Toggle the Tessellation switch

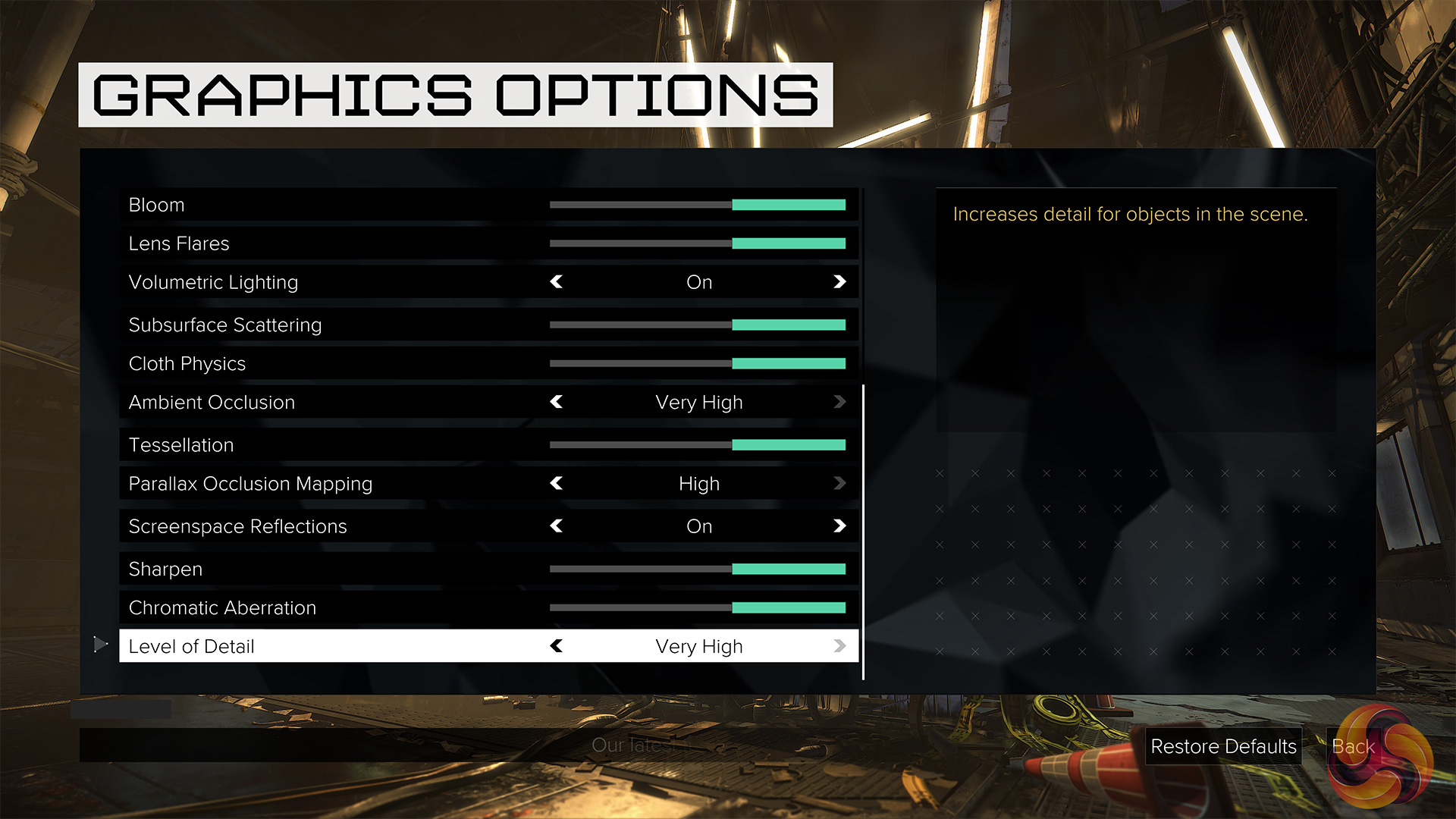click(697, 445)
